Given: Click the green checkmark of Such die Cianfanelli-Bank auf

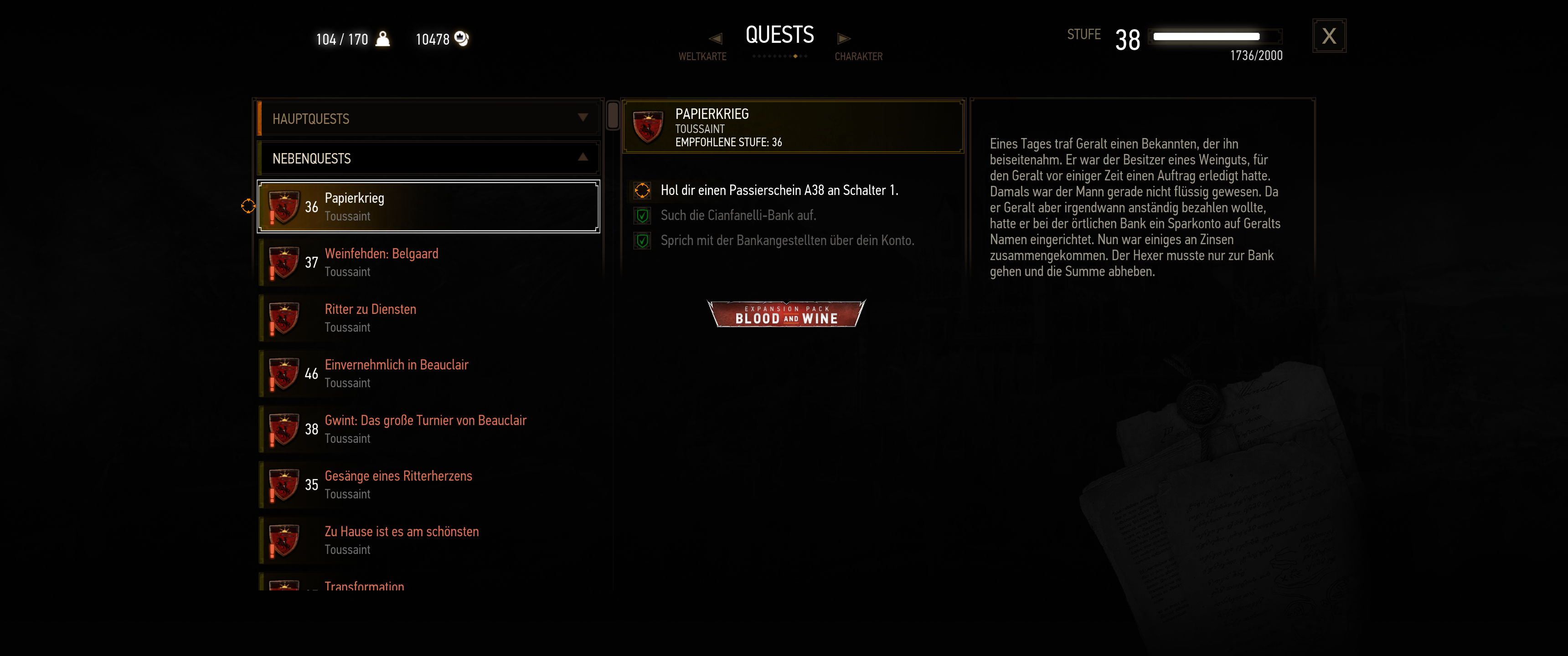Looking at the screenshot, I should tap(642, 215).
